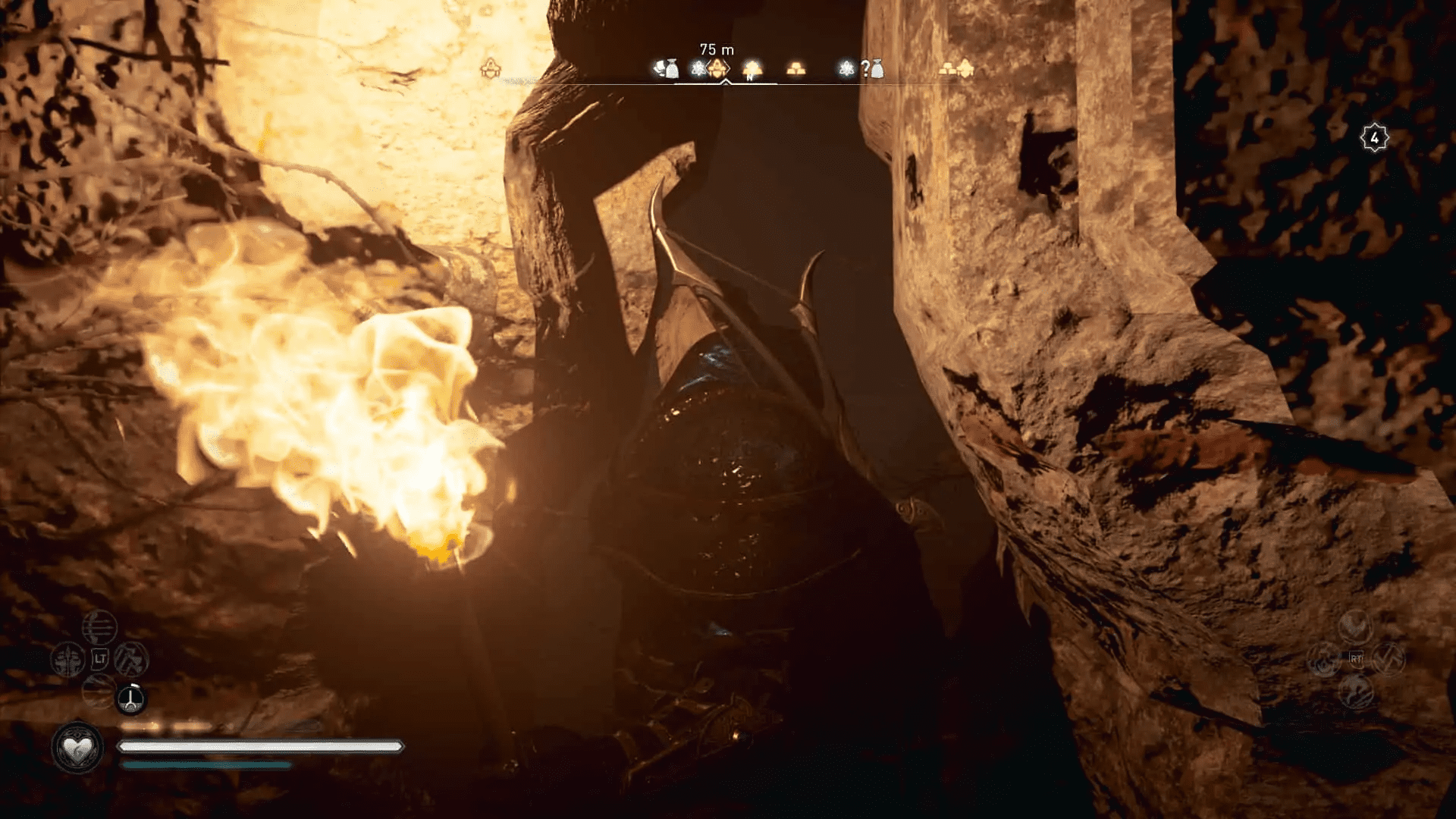Click the power level 4 badge in top right

click(1374, 138)
